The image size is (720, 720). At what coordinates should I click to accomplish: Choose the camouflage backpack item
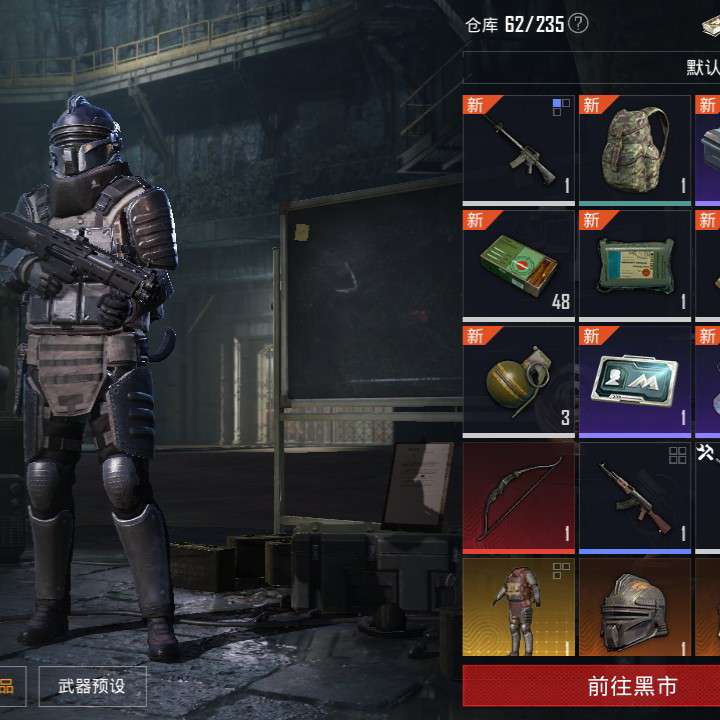(x=635, y=150)
